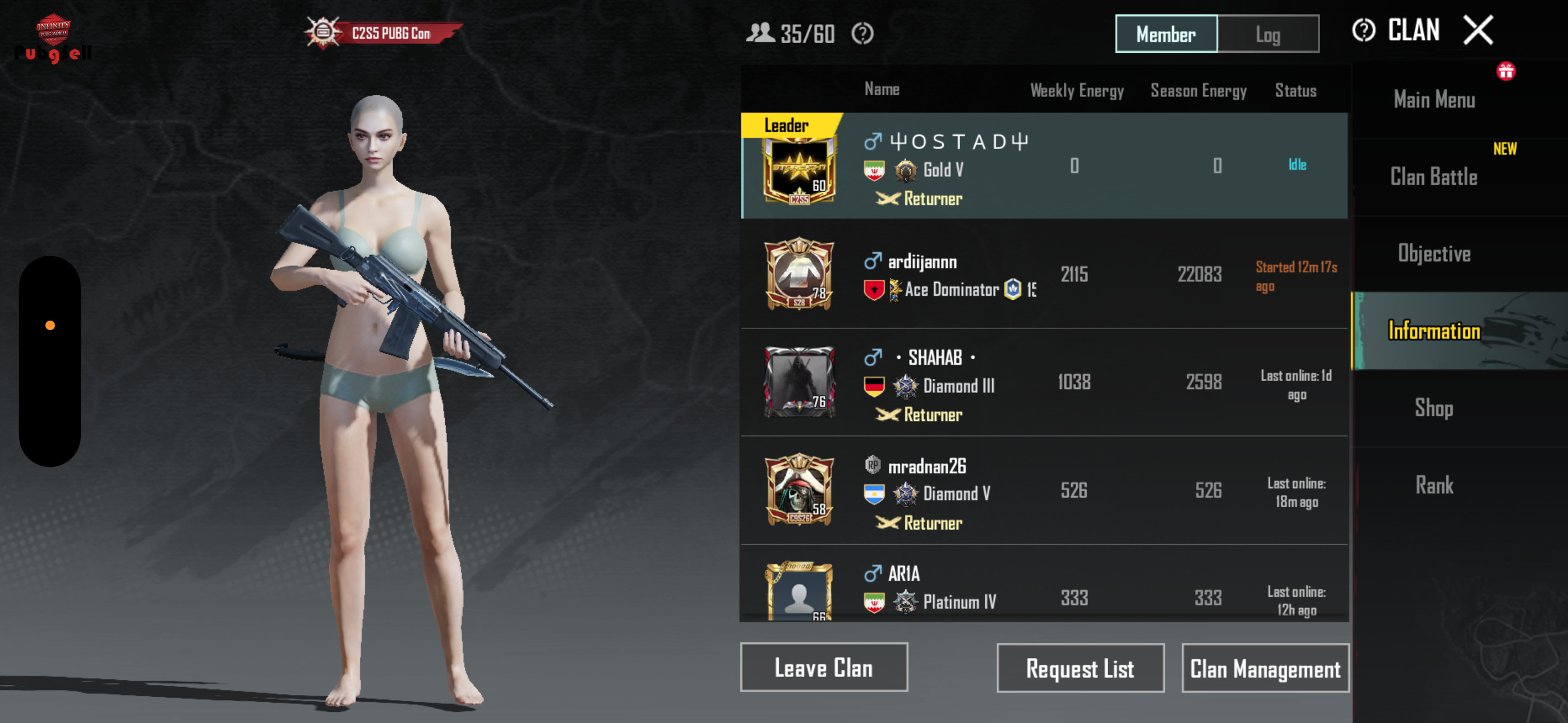Open clan help question mark icon
The height and width of the screenshot is (723, 1568).
point(1363,30)
